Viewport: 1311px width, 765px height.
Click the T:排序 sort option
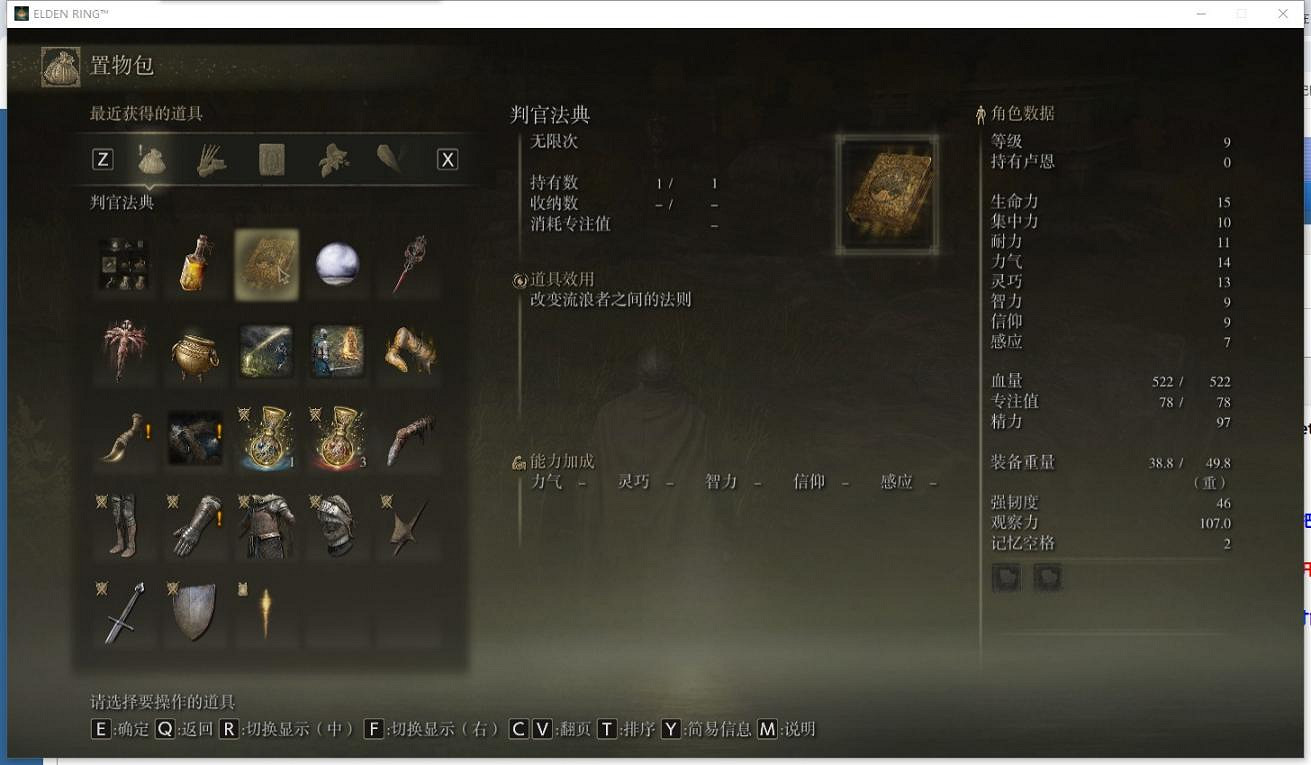[x=620, y=729]
